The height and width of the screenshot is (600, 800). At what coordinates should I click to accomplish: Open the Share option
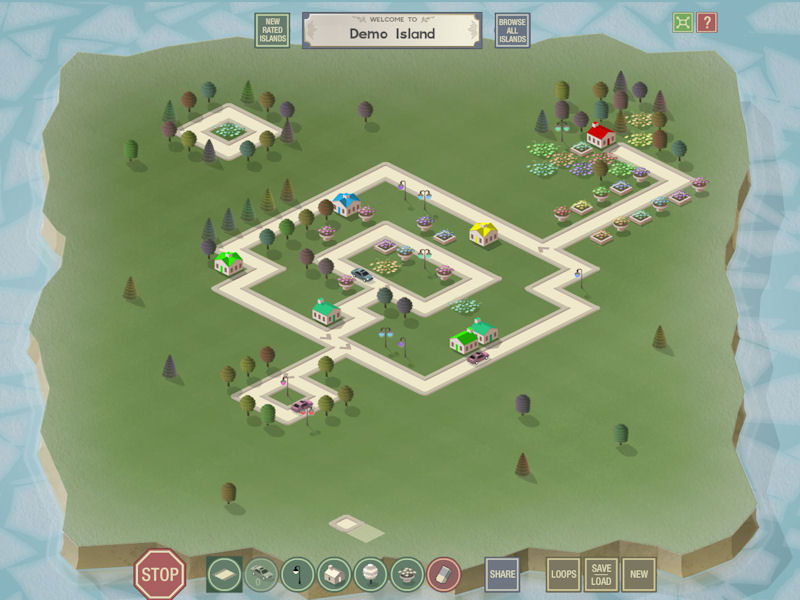[x=502, y=574]
